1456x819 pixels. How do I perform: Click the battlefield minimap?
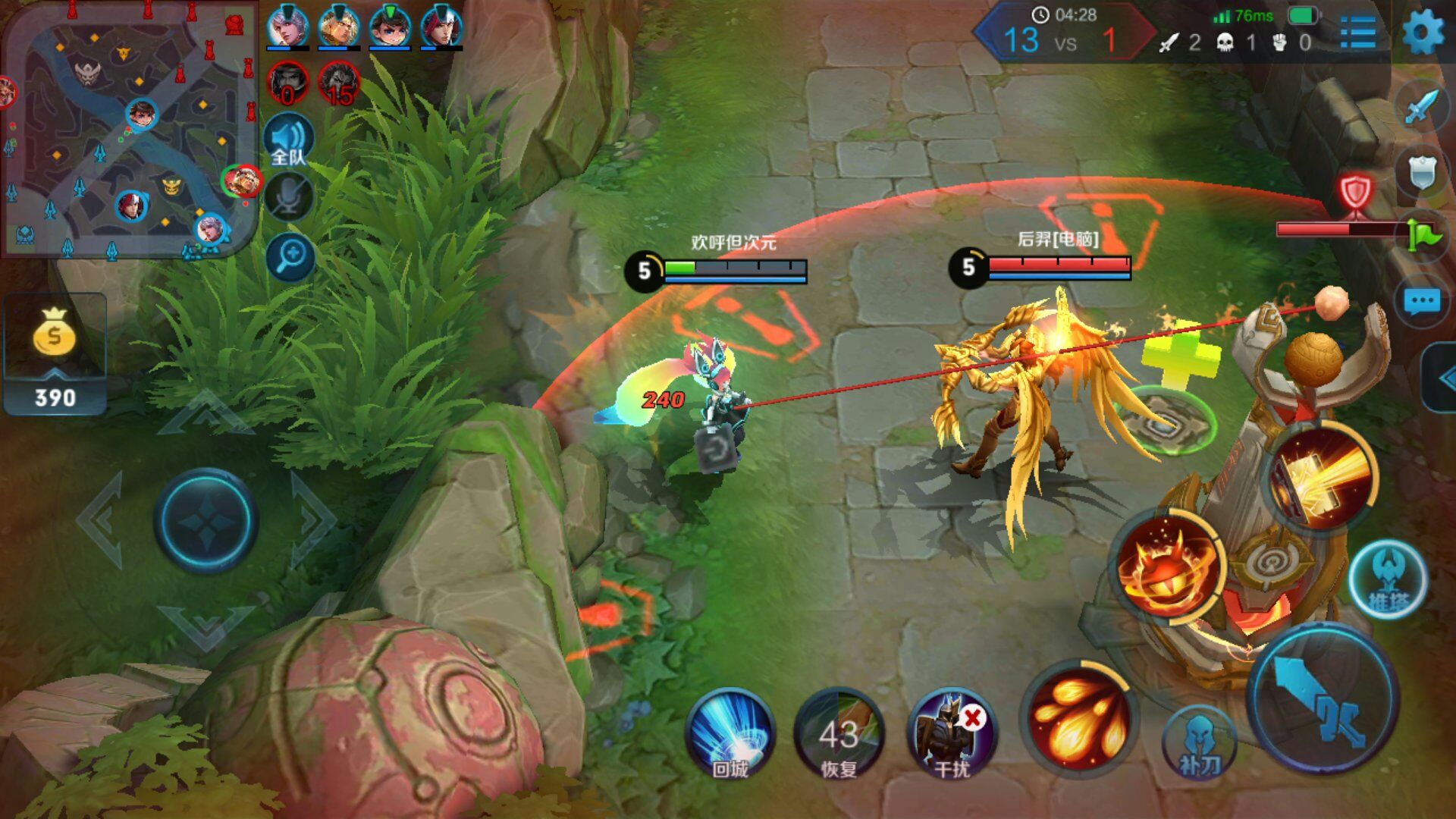(x=129, y=133)
